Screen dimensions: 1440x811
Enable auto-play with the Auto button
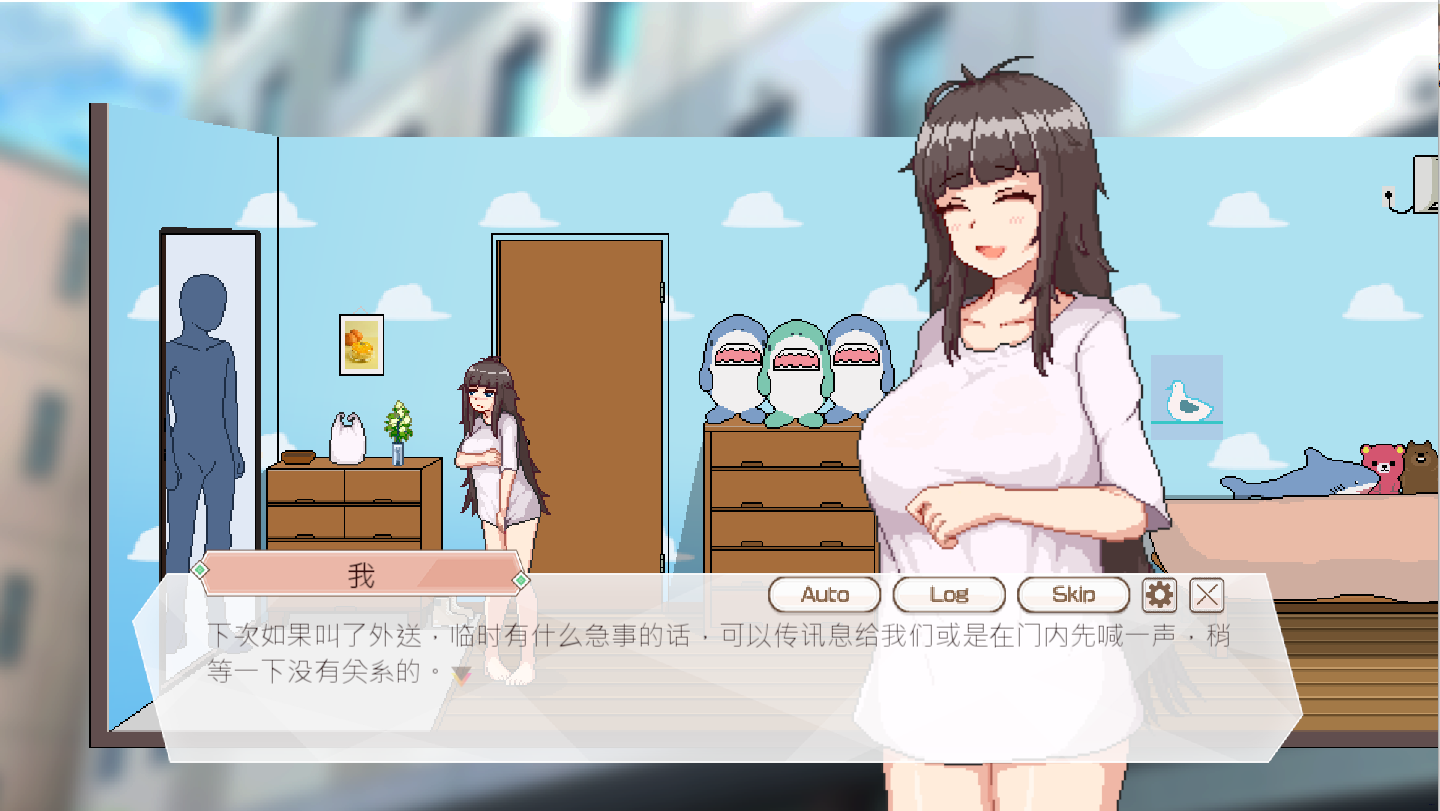824,594
